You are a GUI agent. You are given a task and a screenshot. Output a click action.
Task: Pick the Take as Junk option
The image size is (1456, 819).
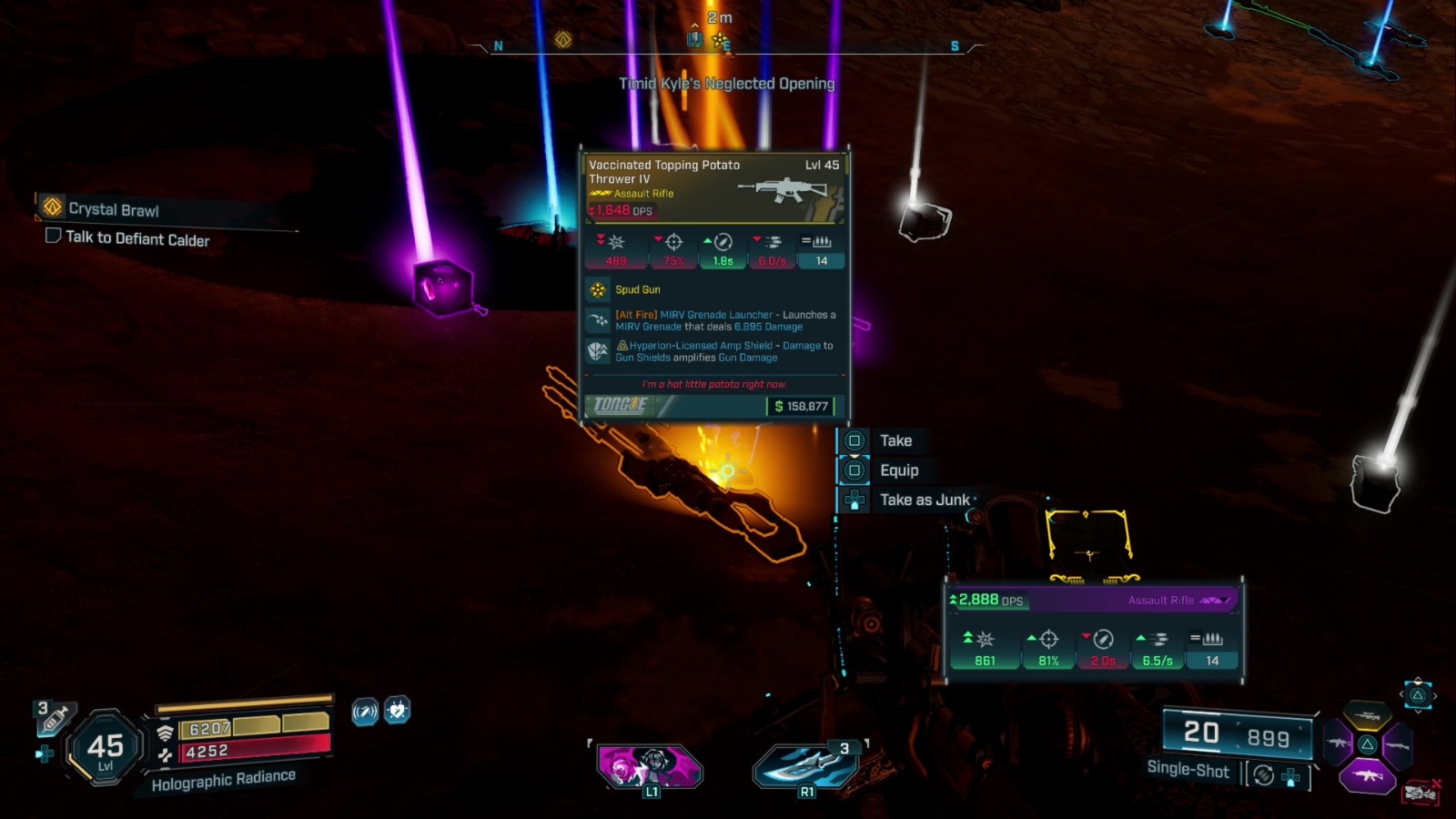click(x=924, y=500)
